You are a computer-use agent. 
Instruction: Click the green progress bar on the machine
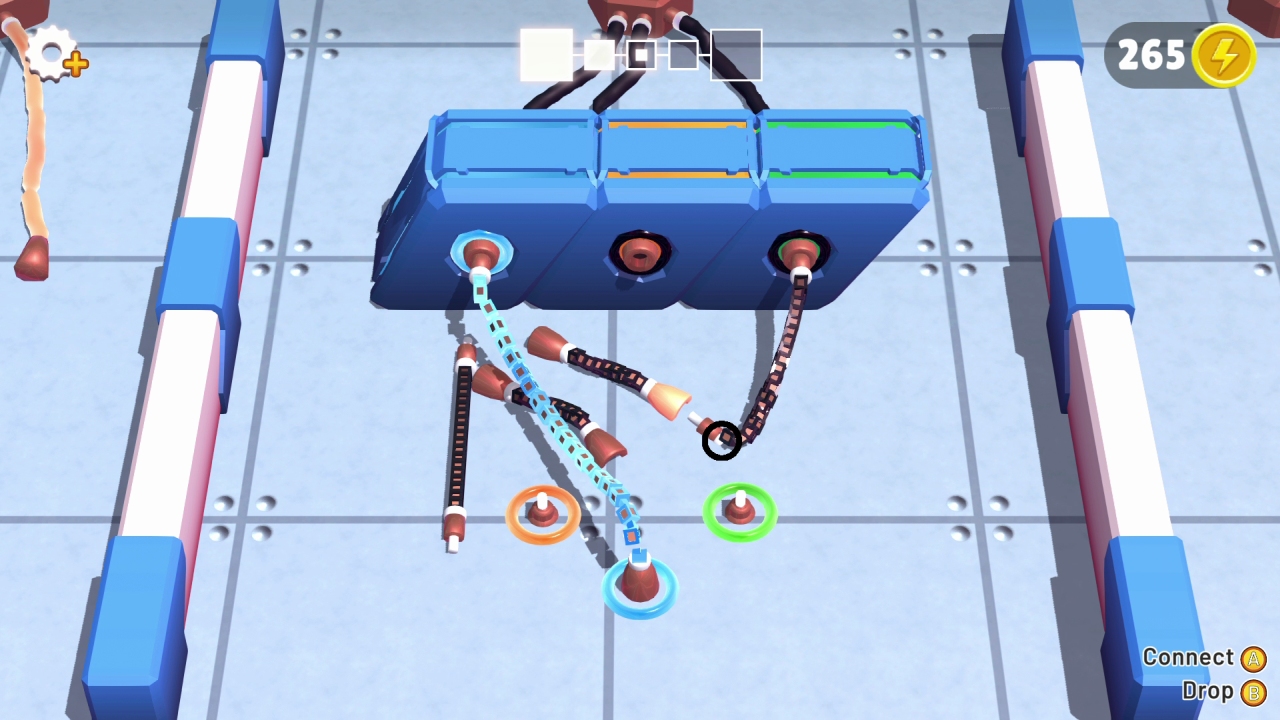pyautogui.click(x=838, y=125)
